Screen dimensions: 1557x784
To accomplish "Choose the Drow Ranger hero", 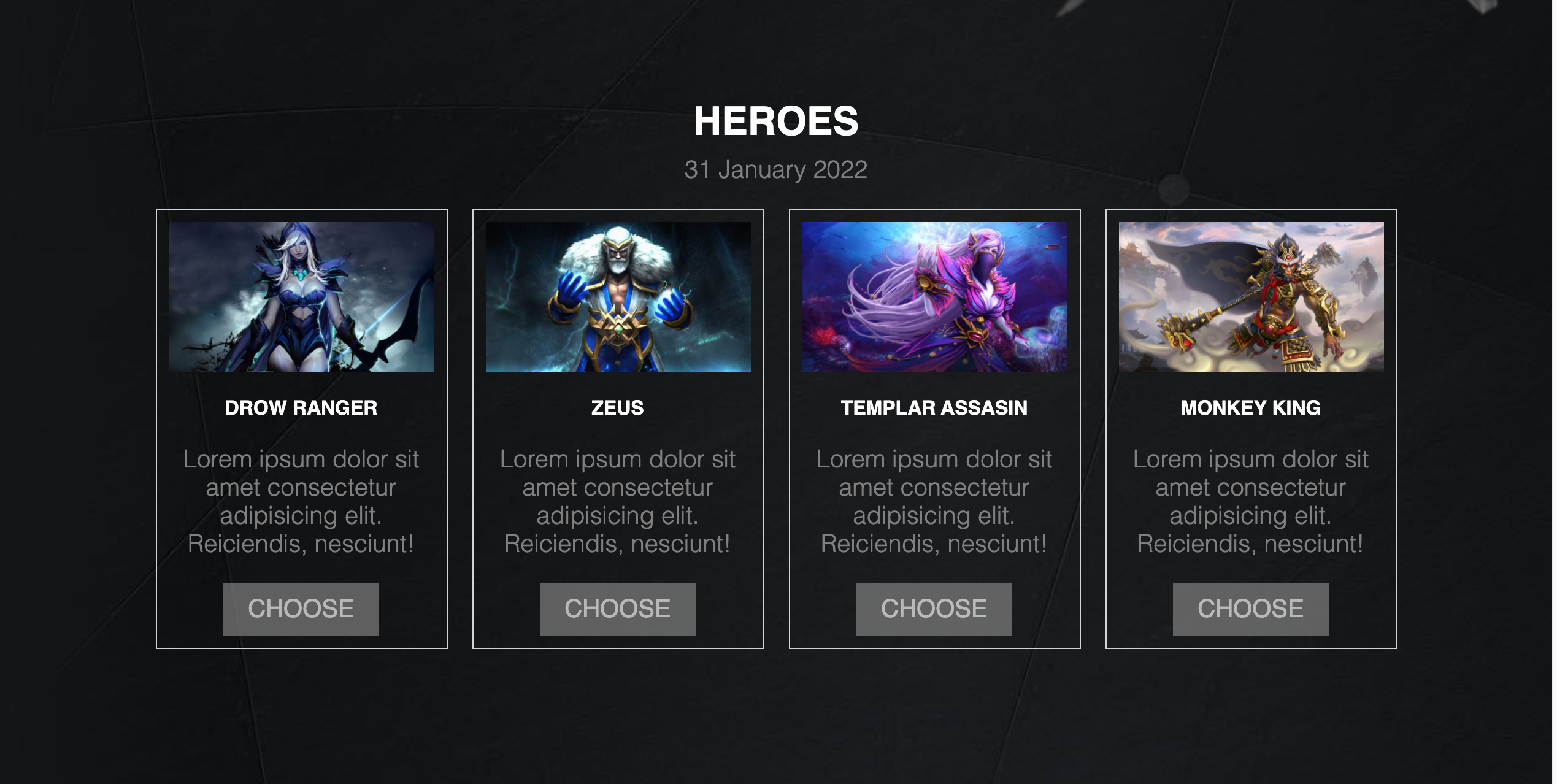I will coord(301,609).
